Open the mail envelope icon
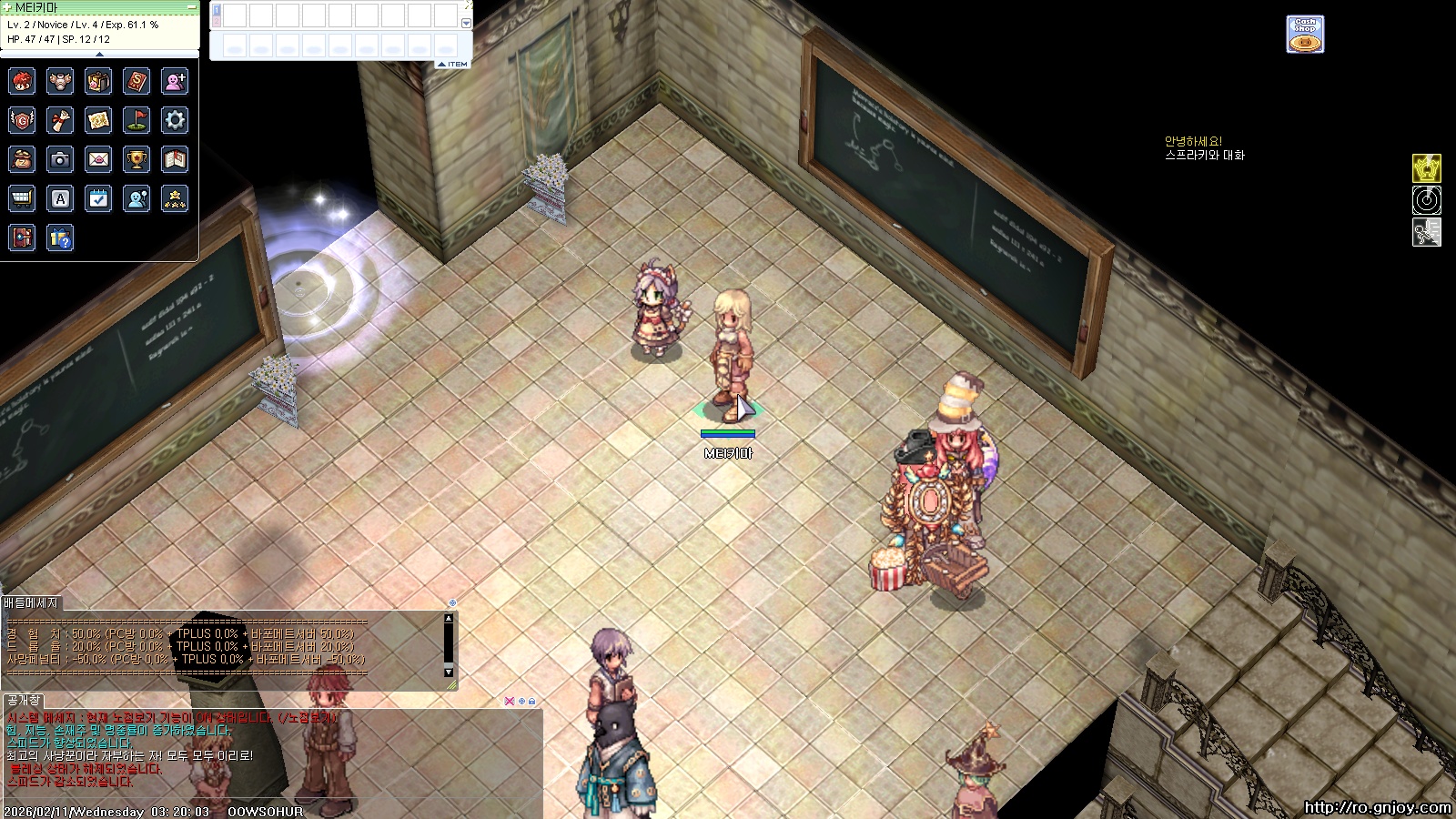 pos(98,159)
